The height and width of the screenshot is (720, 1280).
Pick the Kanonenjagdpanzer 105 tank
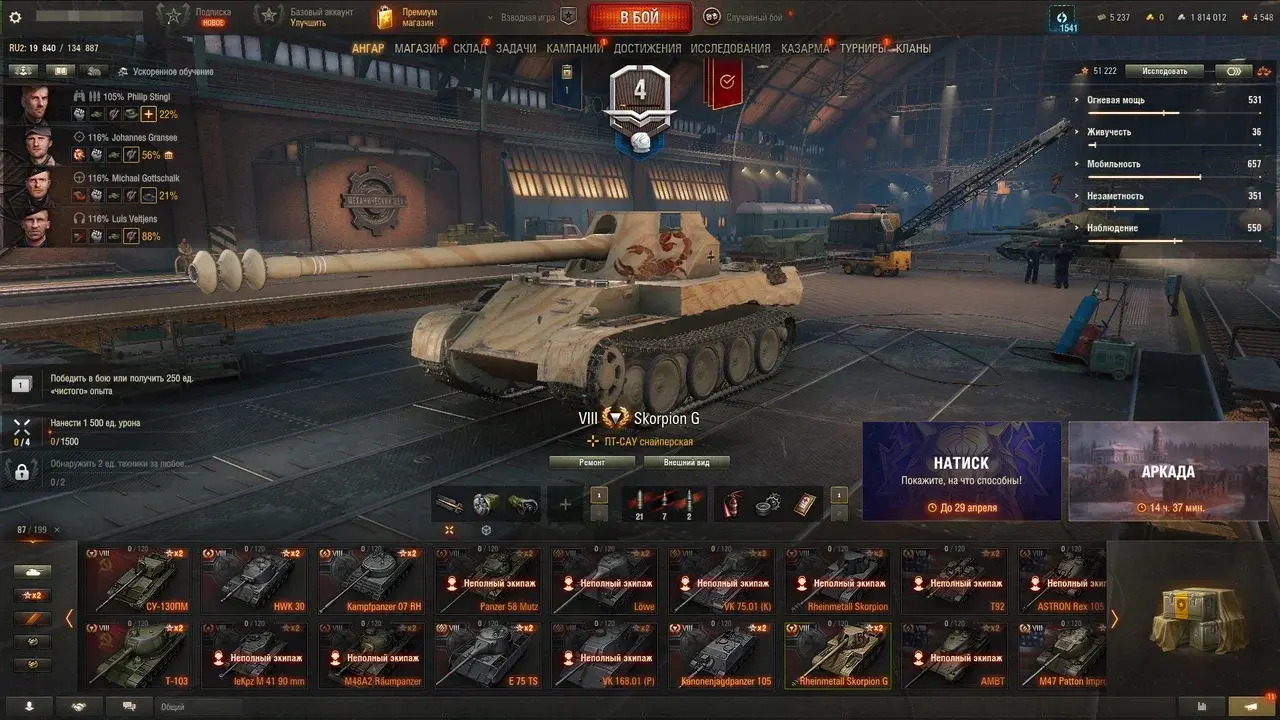[721, 654]
